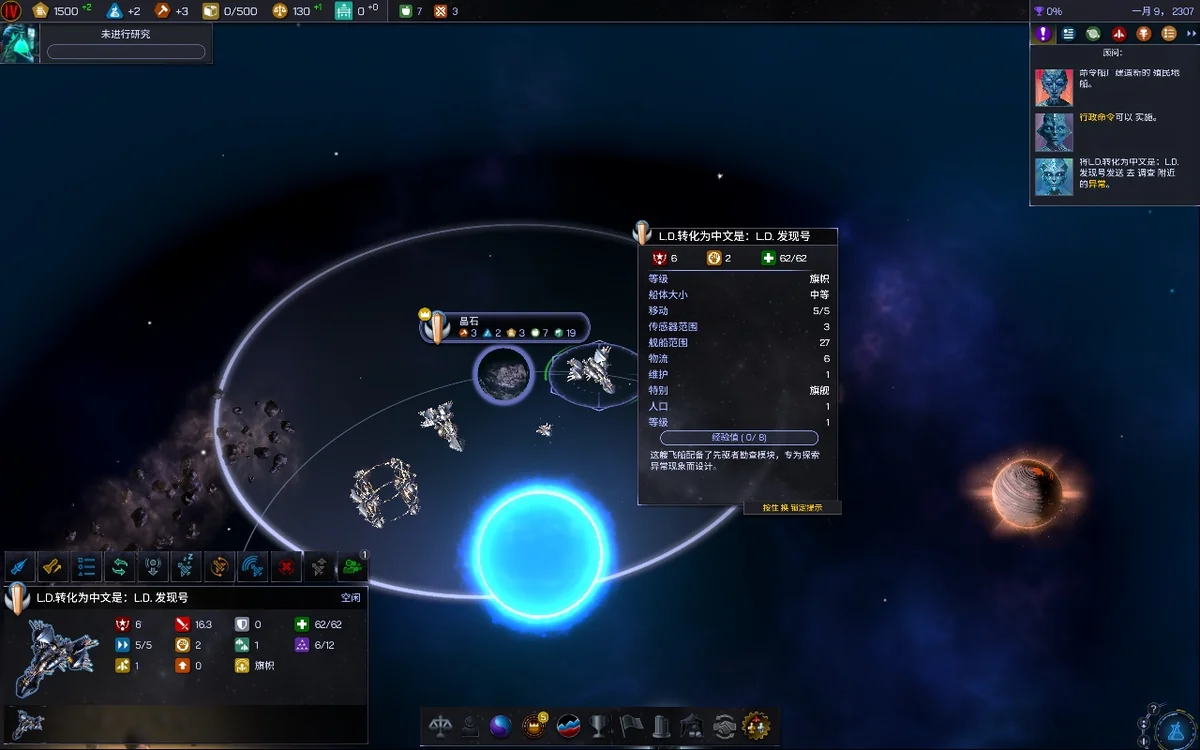Open the handshake diplomacy icon
The image size is (1200, 750).
pos(724,726)
